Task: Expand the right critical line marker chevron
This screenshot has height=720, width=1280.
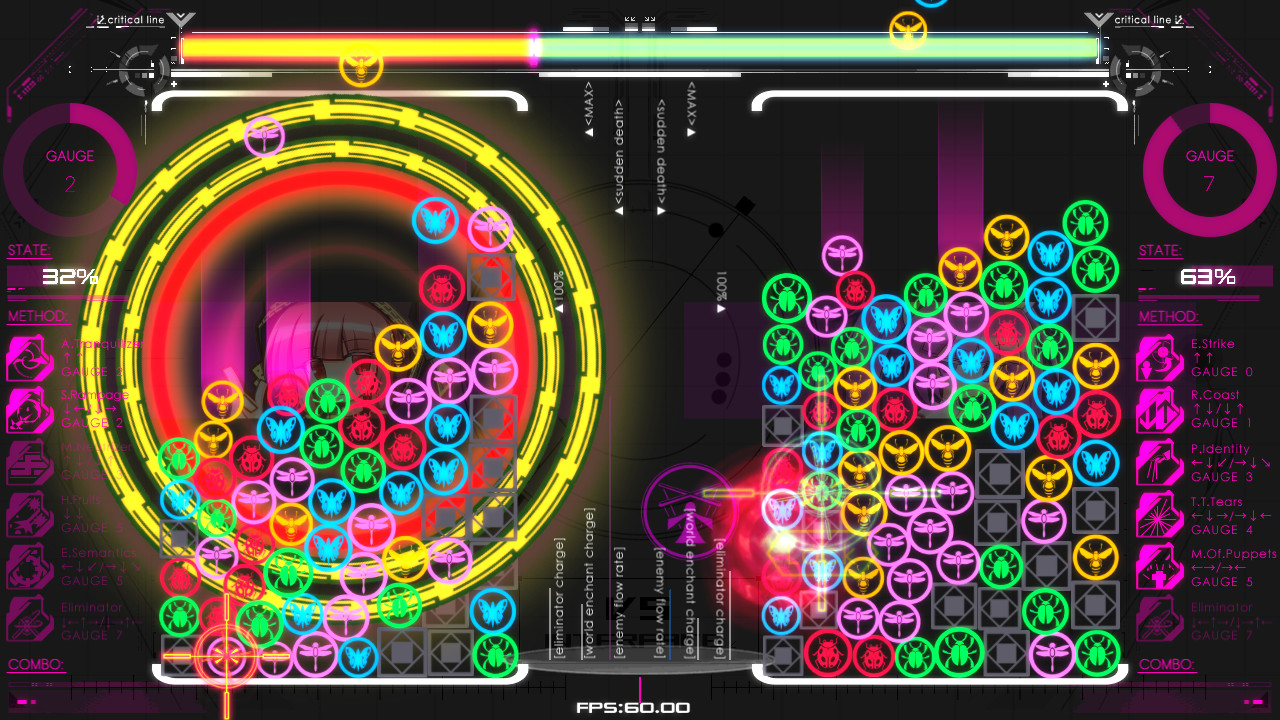Action: (1100, 18)
